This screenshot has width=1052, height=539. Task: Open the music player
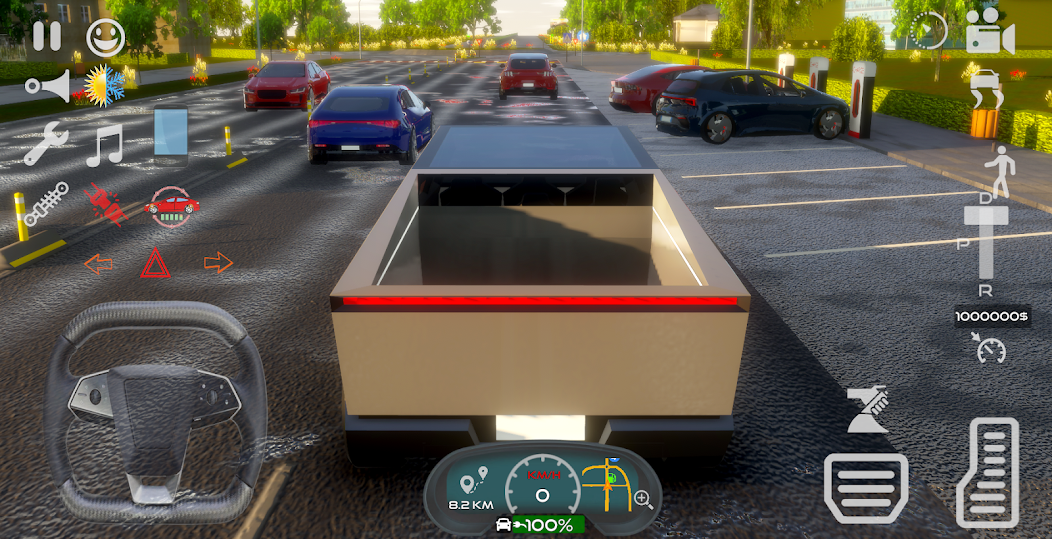point(104,146)
